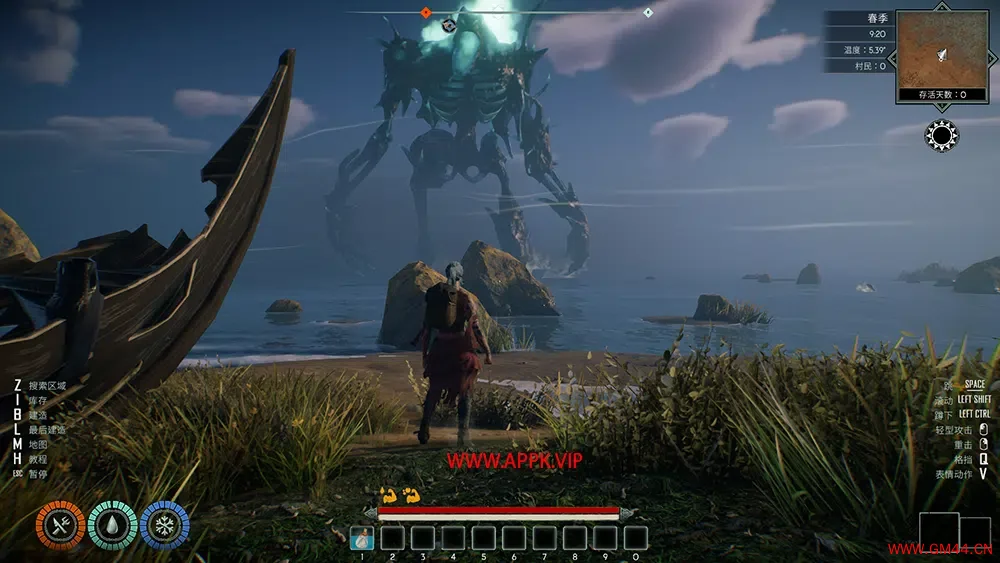This screenshot has width=1000, height=563.
Task: Click the white diamond compass marker
Action: pos(648,12)
